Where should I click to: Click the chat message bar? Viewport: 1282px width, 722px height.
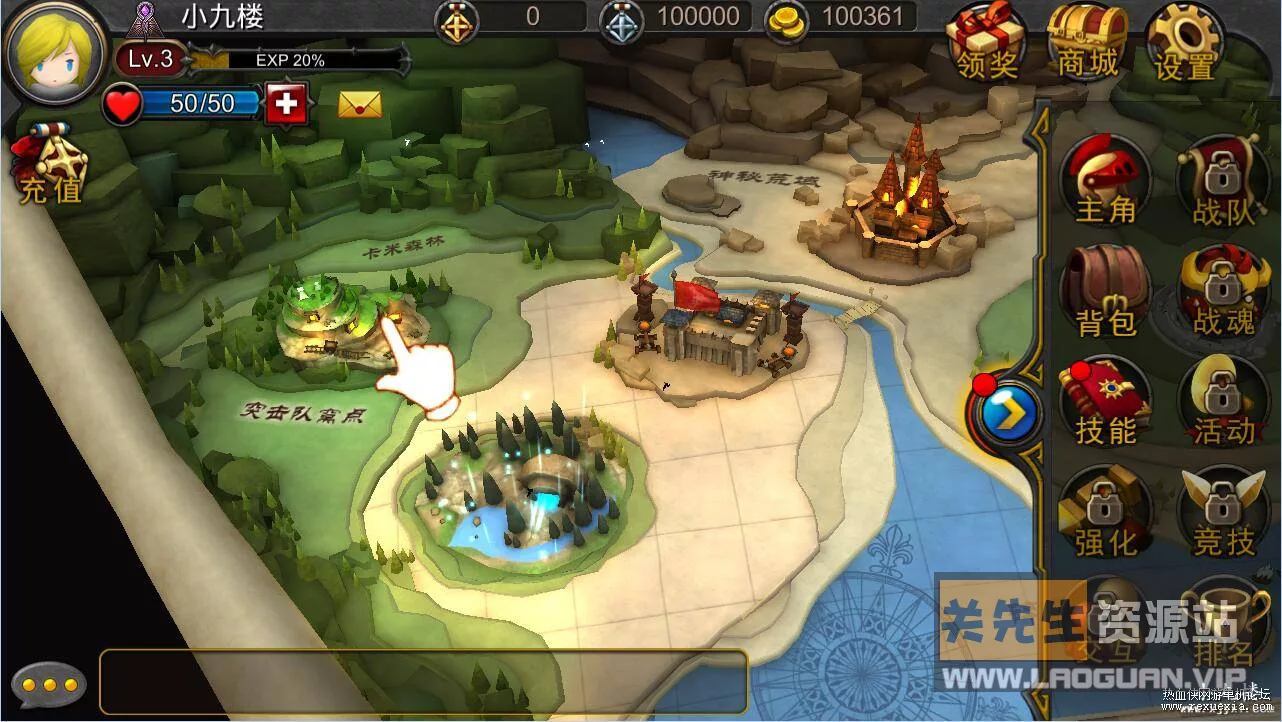pos(423,682)
